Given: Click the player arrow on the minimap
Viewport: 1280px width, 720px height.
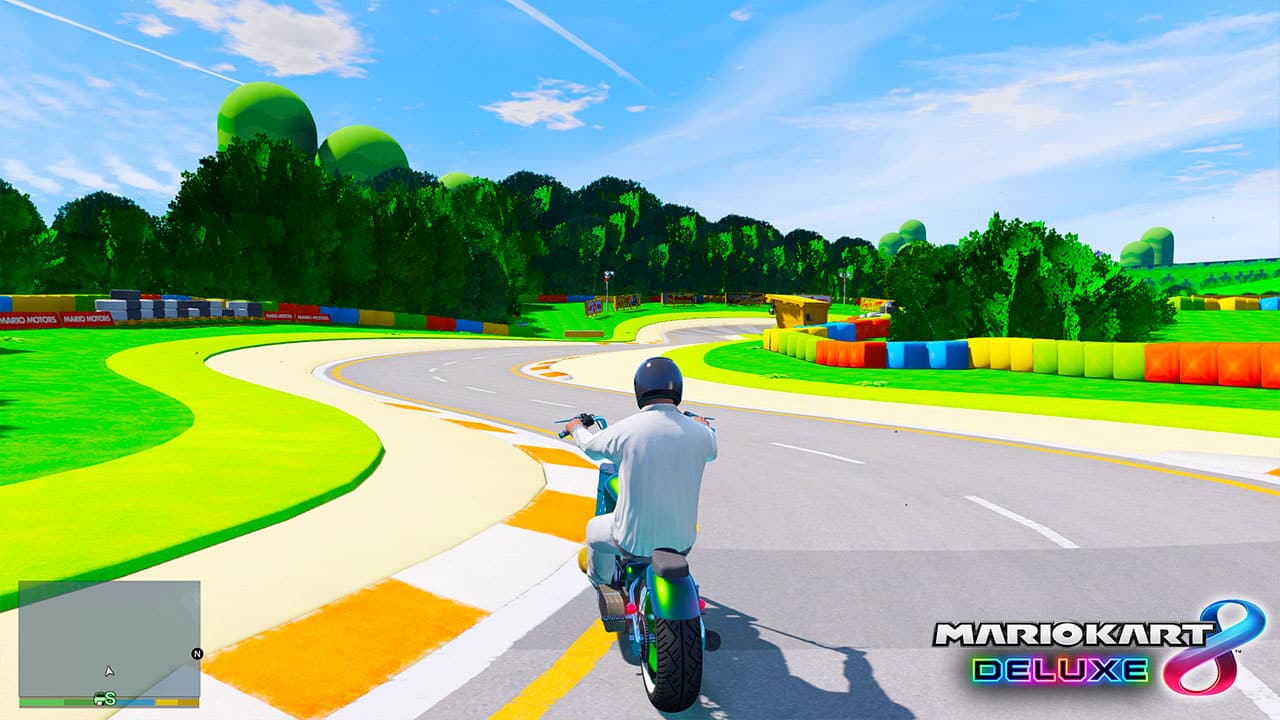Looking at the screenshot, I should 109,671.
